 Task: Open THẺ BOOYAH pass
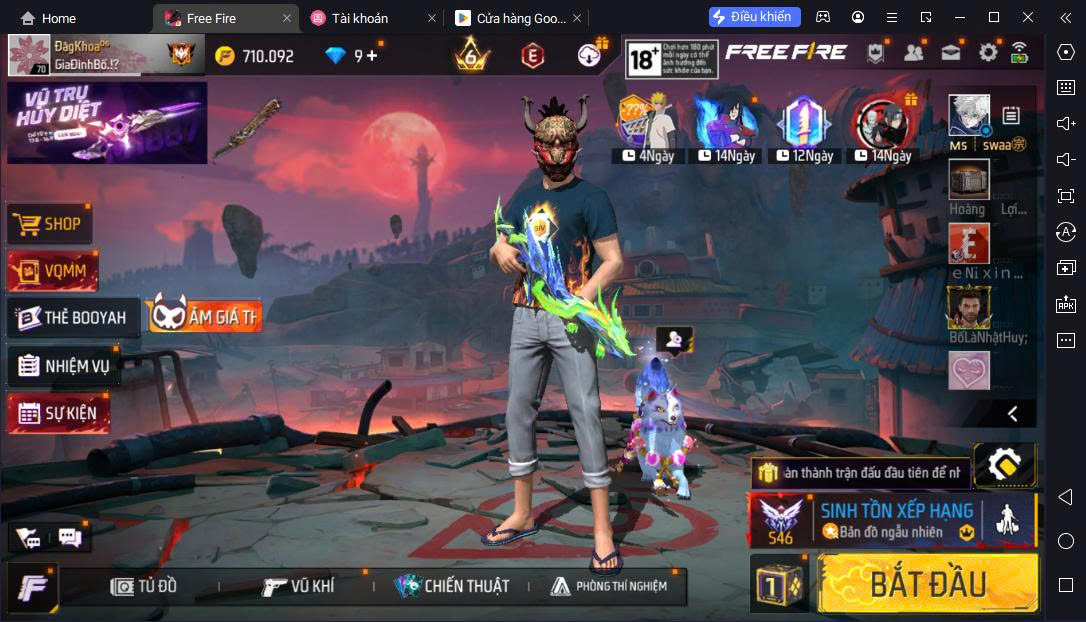pos(73,318)
